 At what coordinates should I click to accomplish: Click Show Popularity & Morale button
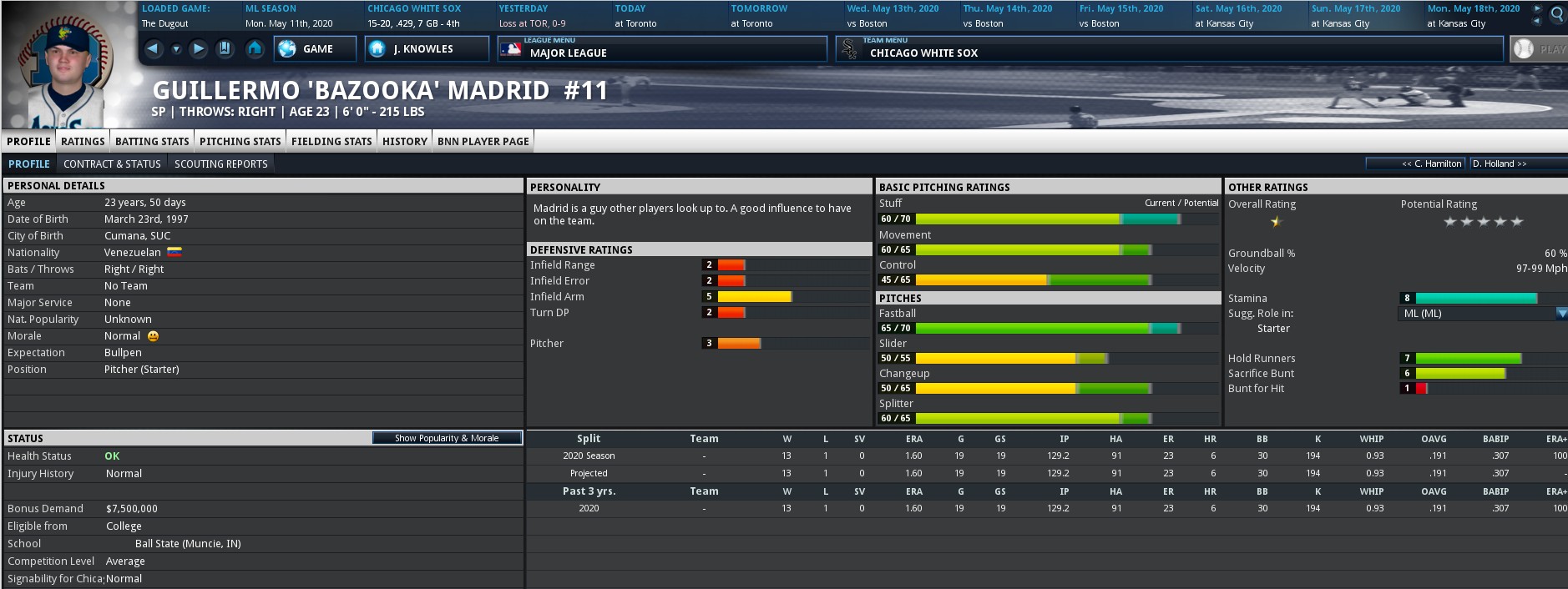coord(447,438)
